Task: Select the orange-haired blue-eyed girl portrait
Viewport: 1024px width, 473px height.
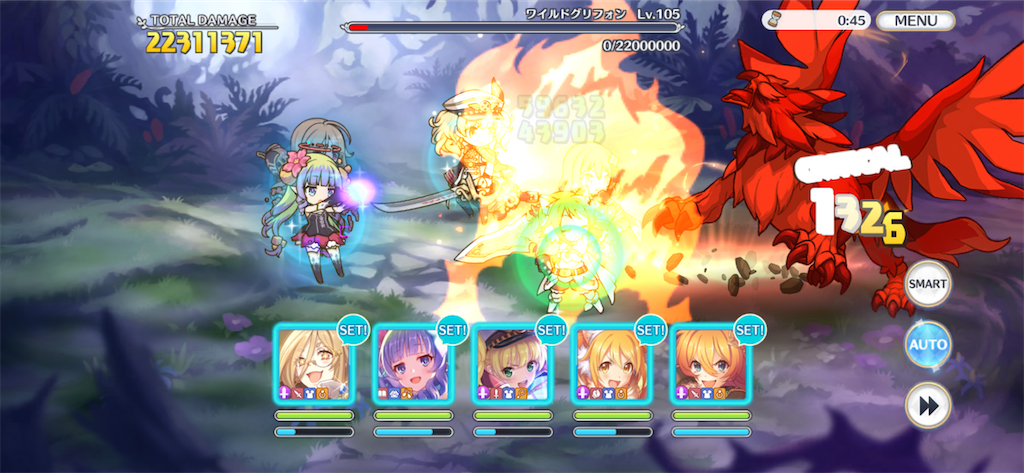Action: pyautogui.click(x=710, y=364)
